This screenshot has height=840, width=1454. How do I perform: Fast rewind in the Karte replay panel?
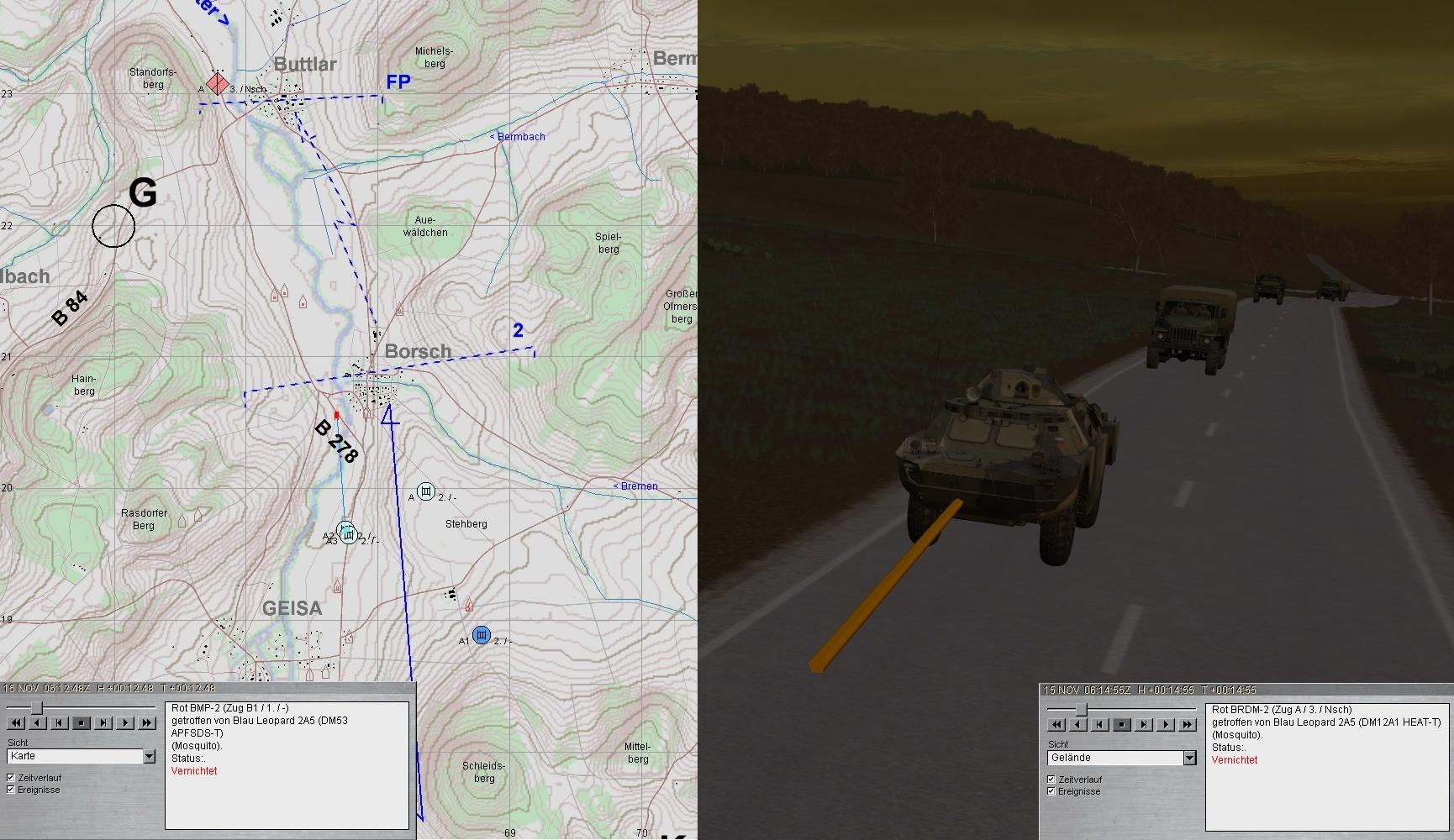pos(16,722)
